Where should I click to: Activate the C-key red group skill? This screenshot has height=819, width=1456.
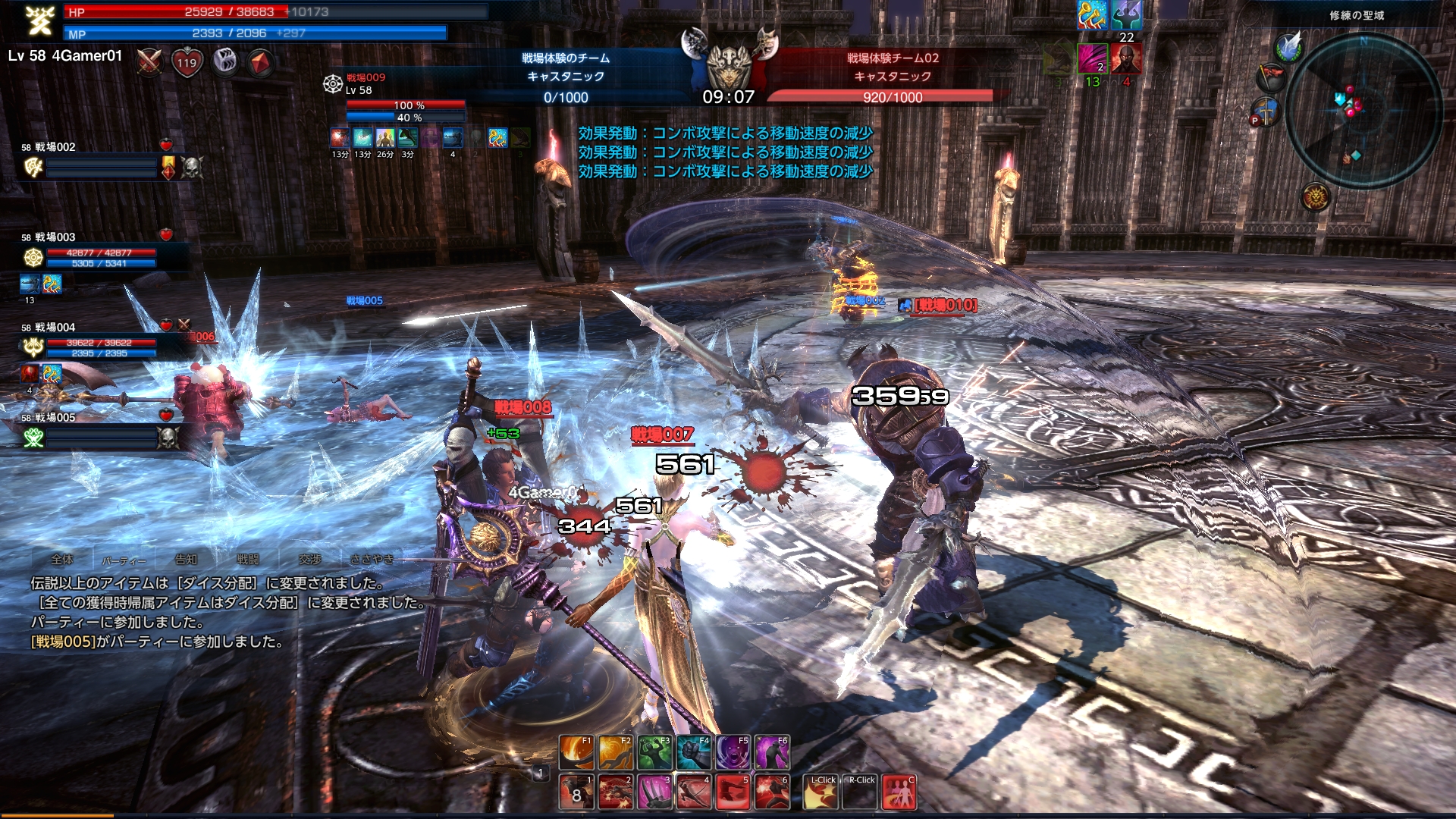click(x=899, y=792)
